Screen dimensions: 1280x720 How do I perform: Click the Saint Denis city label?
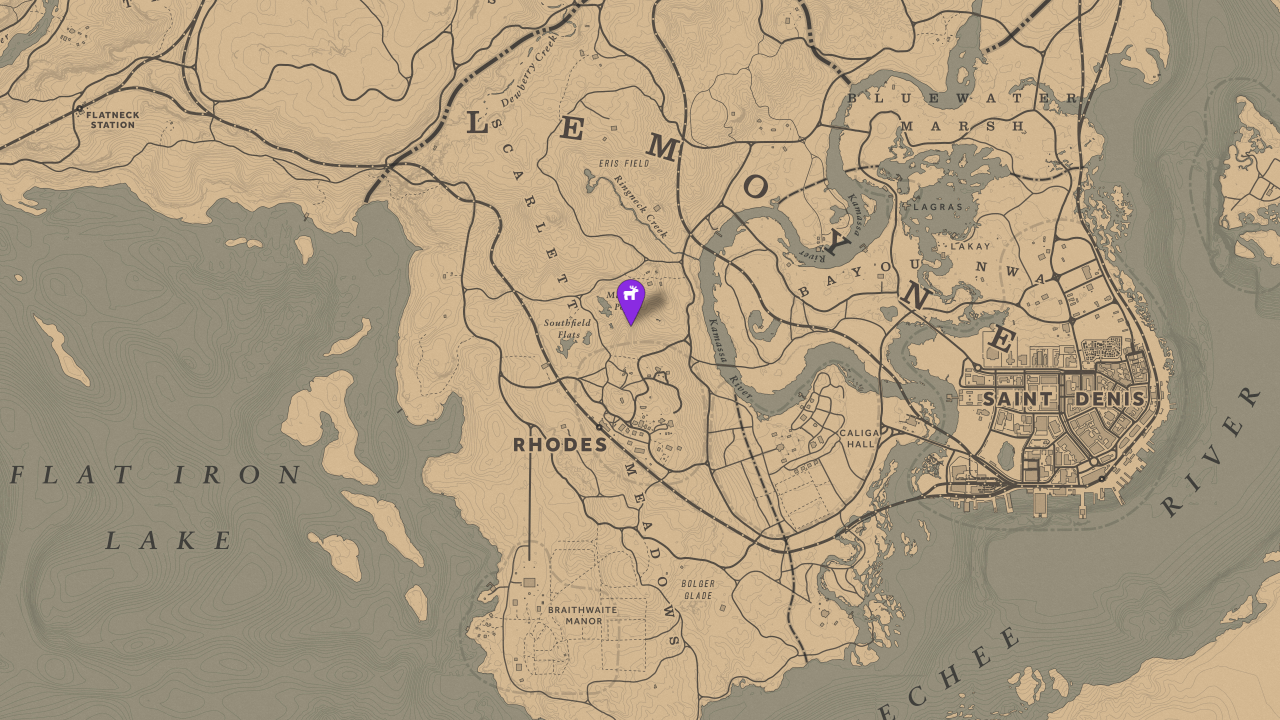(1064, 399)
